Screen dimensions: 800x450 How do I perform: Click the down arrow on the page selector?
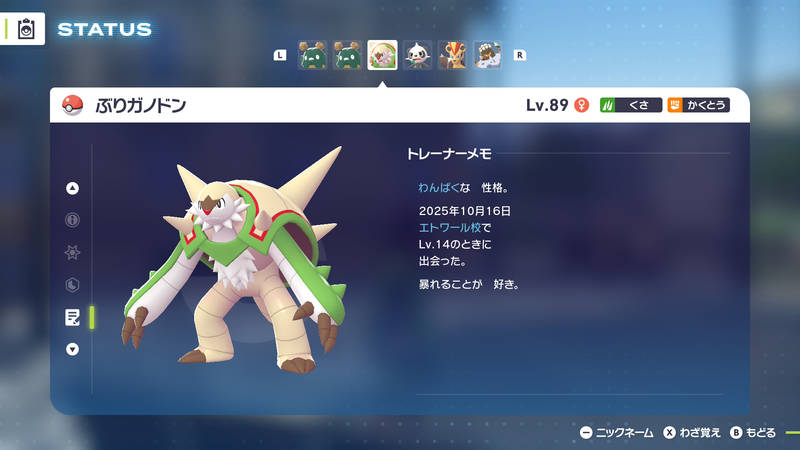pos(72,349)
